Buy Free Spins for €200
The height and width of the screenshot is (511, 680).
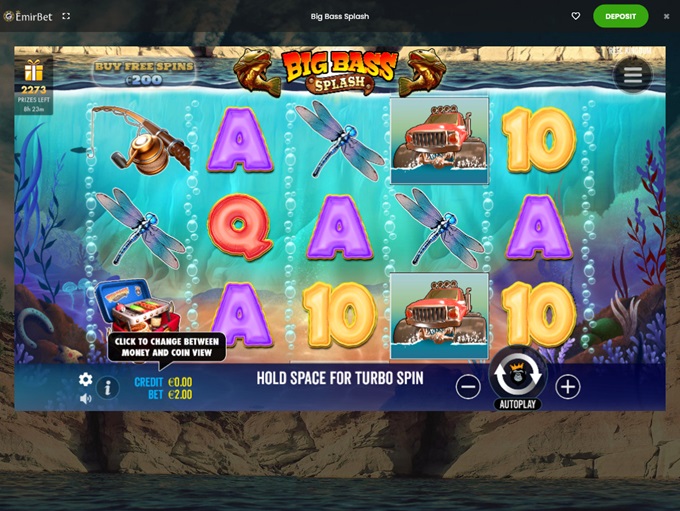(144, 72)
